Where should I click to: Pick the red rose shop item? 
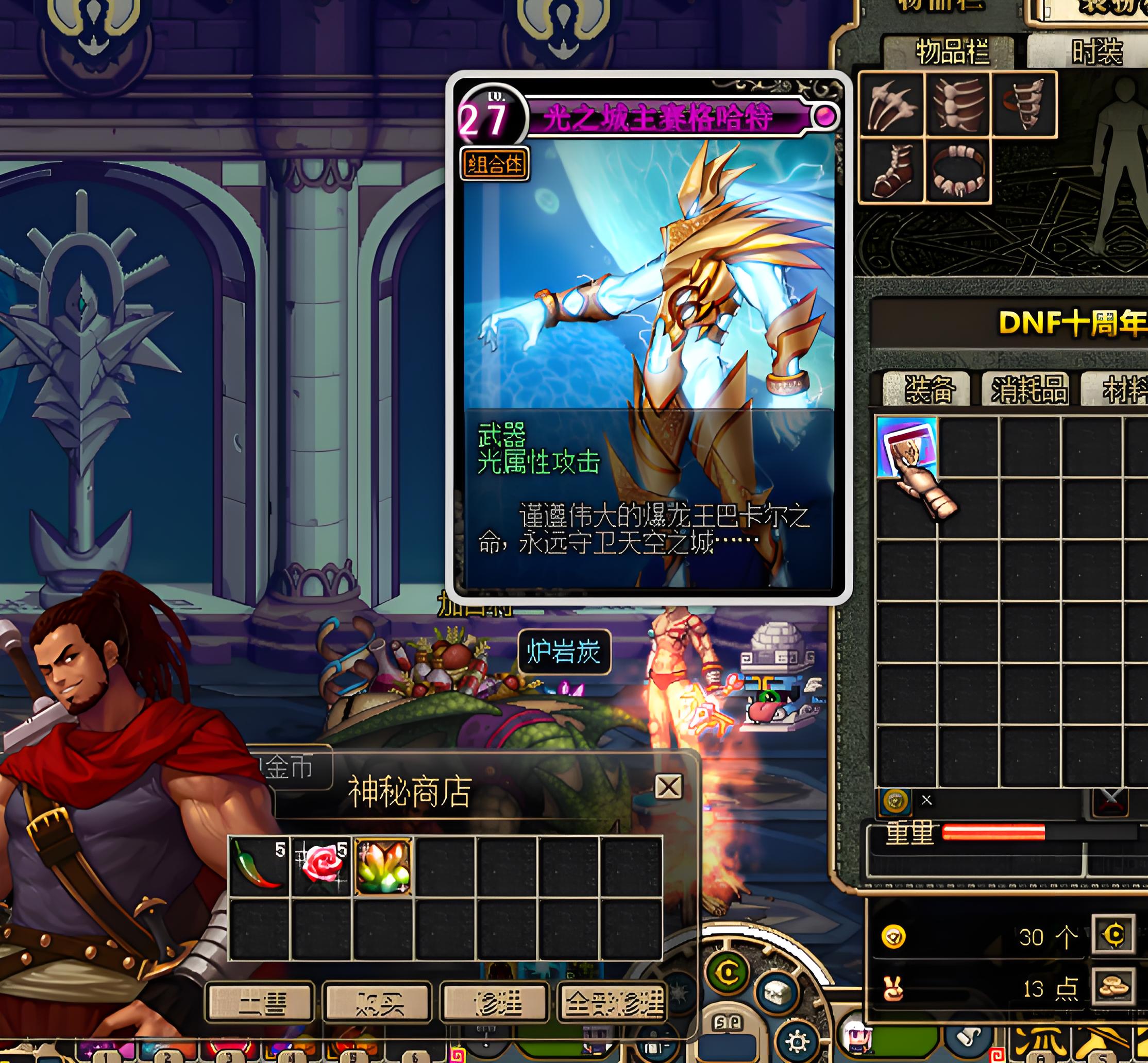click(x=321, y=866)
